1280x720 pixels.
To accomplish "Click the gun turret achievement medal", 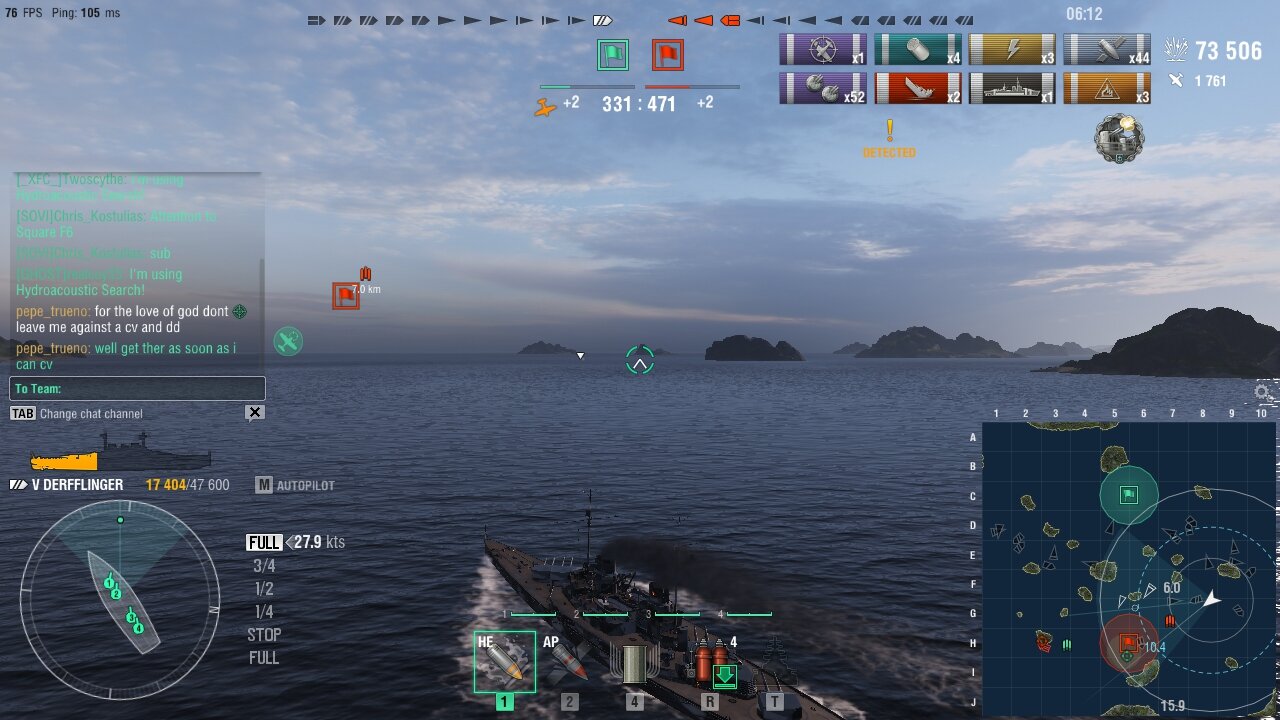I will [x=1116, y=138].
